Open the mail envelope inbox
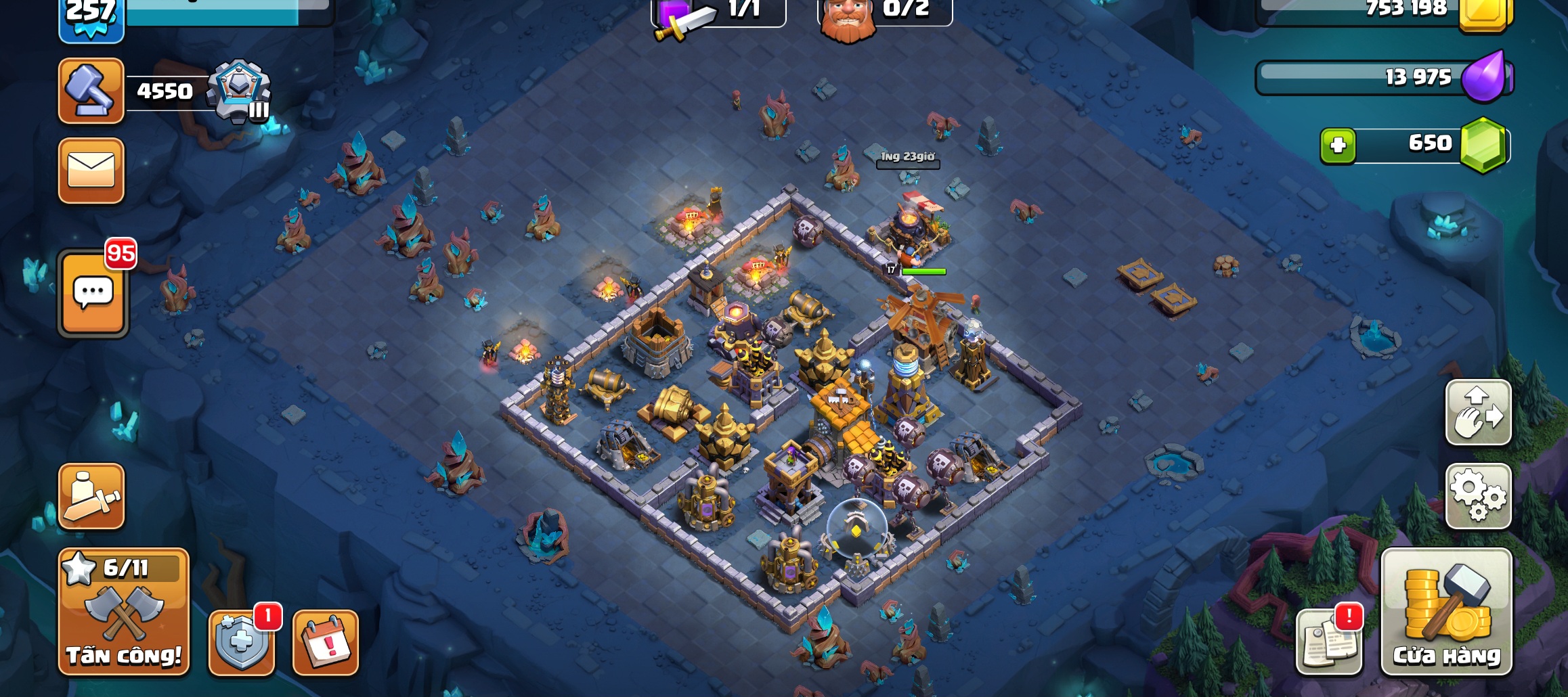The image size is (1568, 697). [x=91, y=171]
